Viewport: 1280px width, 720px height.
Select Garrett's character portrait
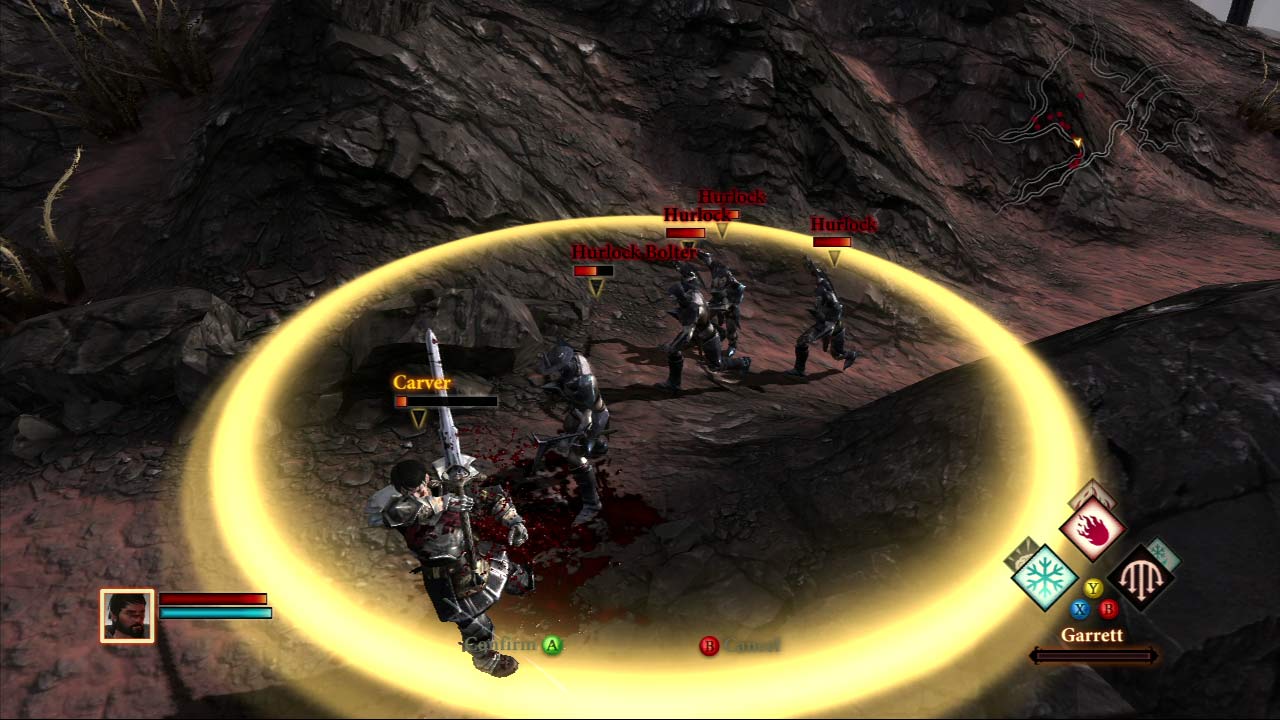tap(127, 615)
